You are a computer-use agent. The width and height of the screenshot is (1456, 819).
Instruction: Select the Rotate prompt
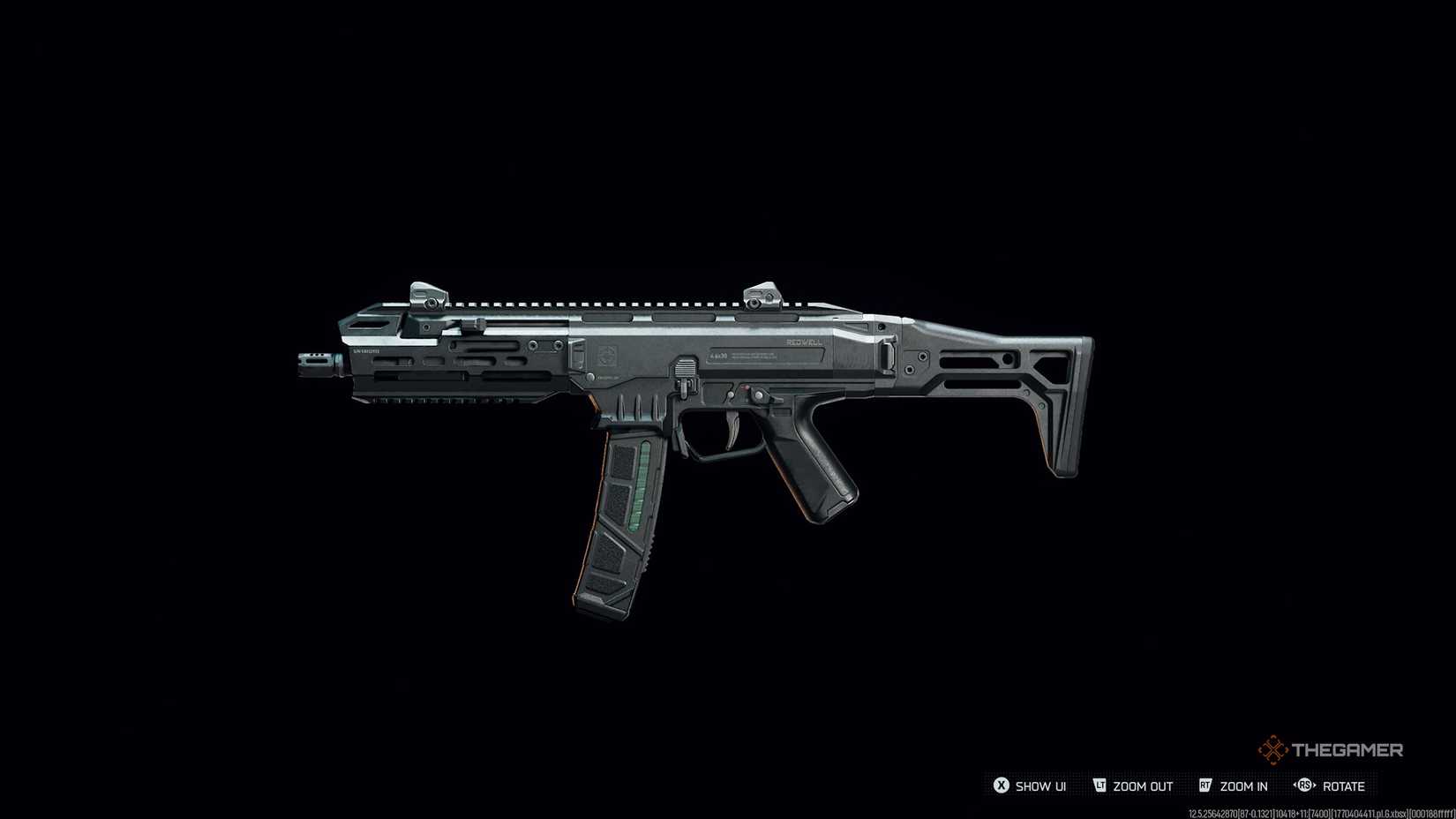pos(1343,786)
